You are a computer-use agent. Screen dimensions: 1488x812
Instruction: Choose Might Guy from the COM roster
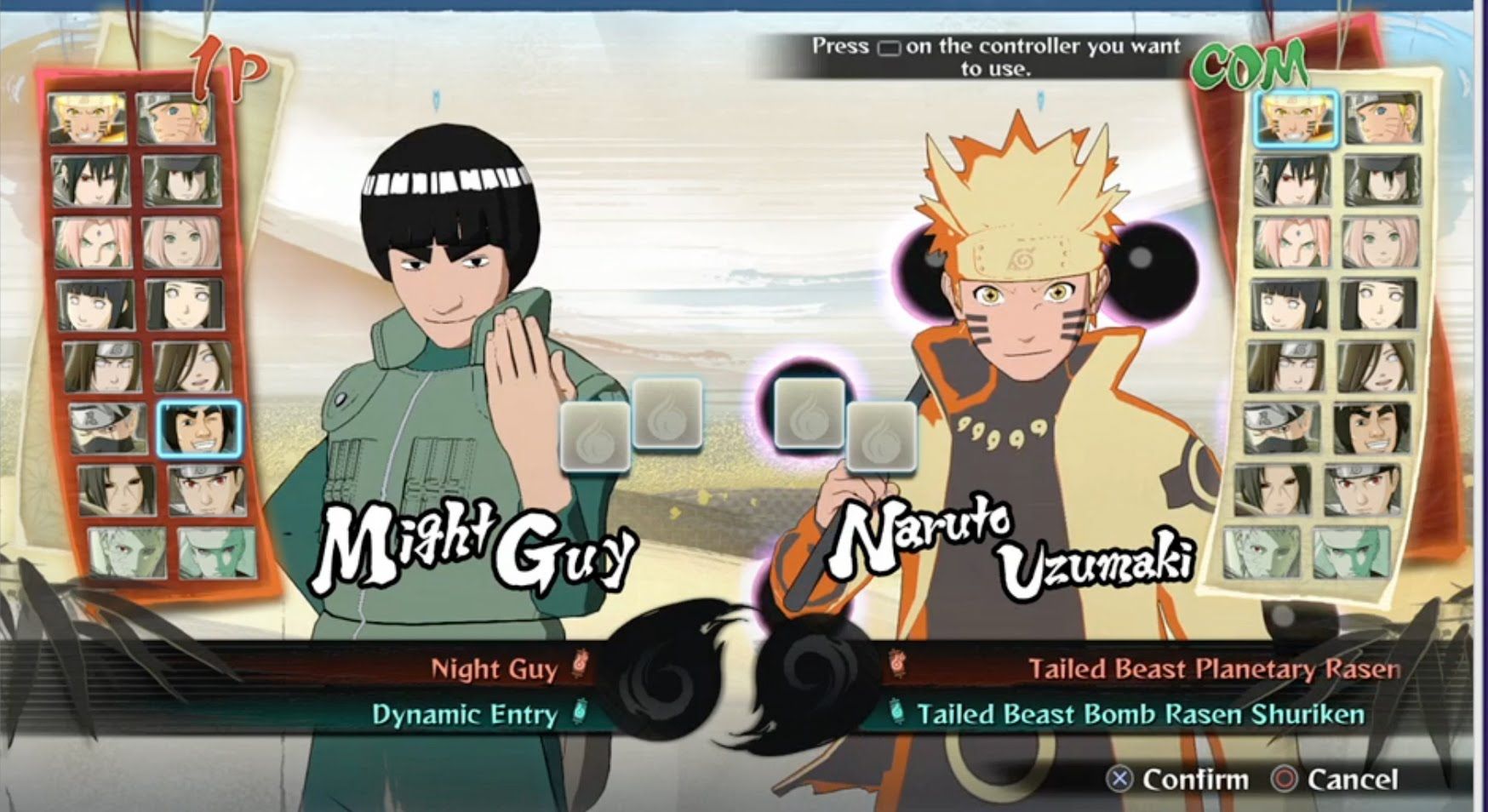(x=1372, y=428)
